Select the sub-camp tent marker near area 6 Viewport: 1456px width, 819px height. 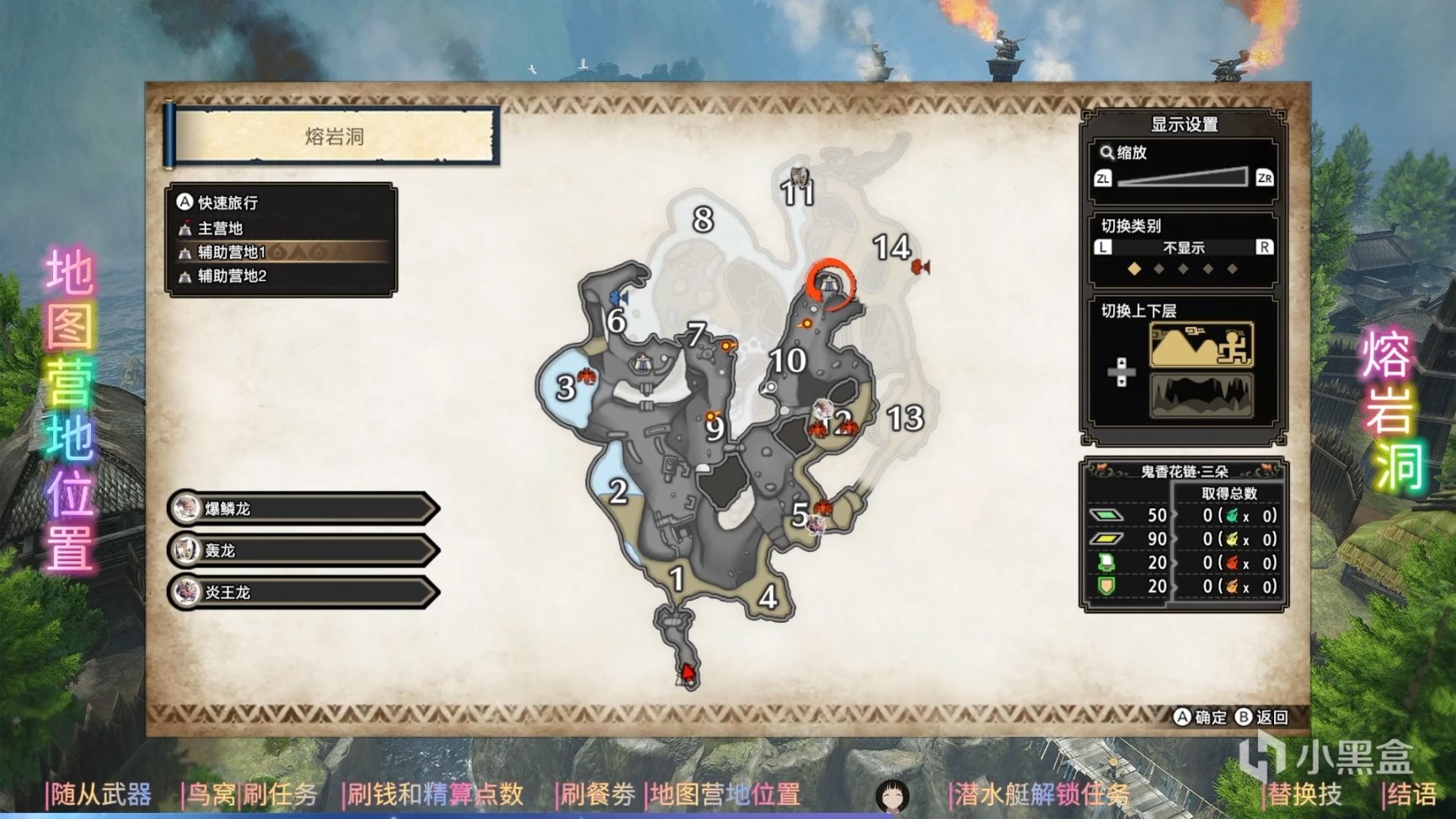(643, 364)
